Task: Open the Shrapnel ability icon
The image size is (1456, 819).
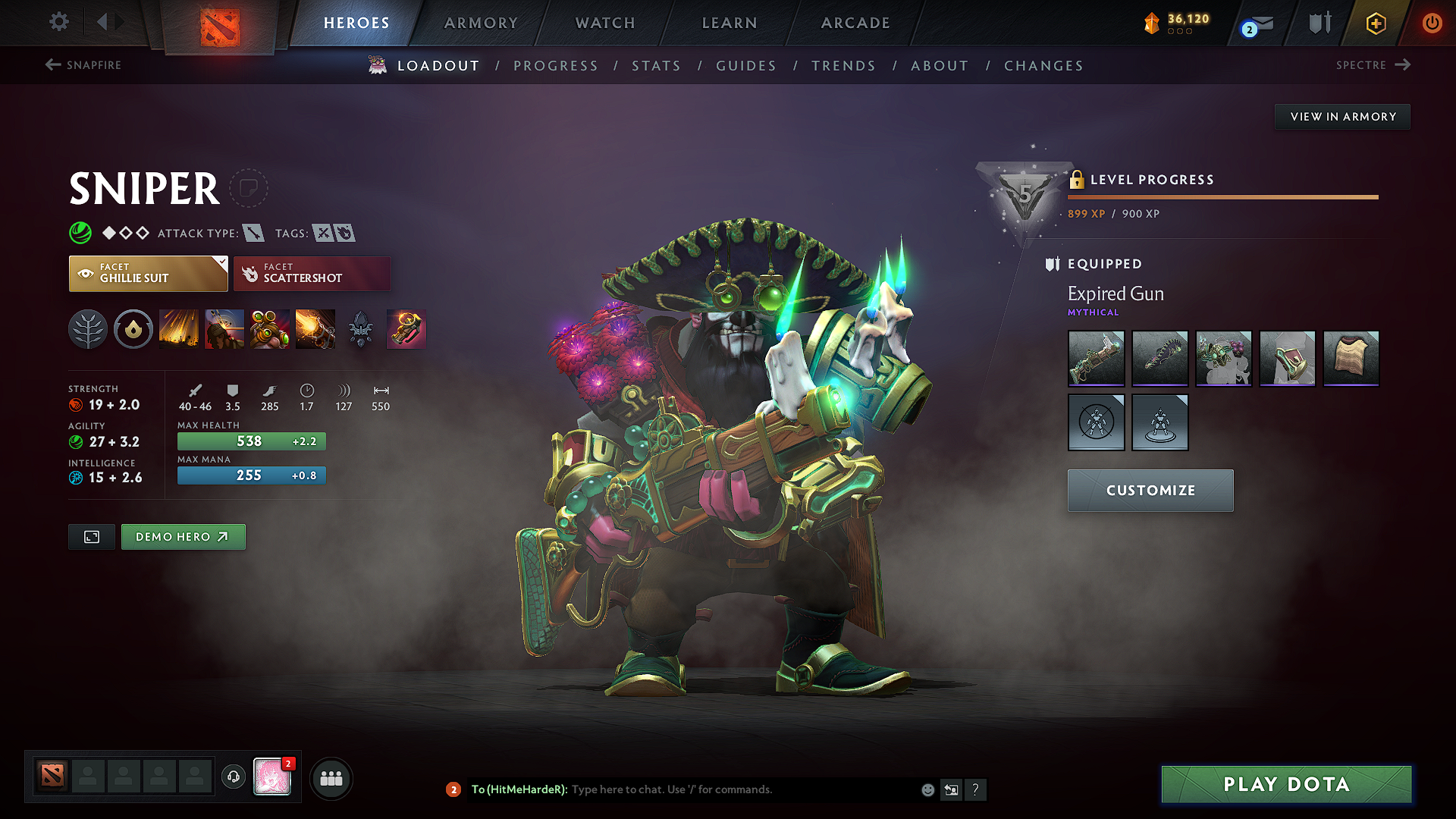Action: [x=180, y=329]
